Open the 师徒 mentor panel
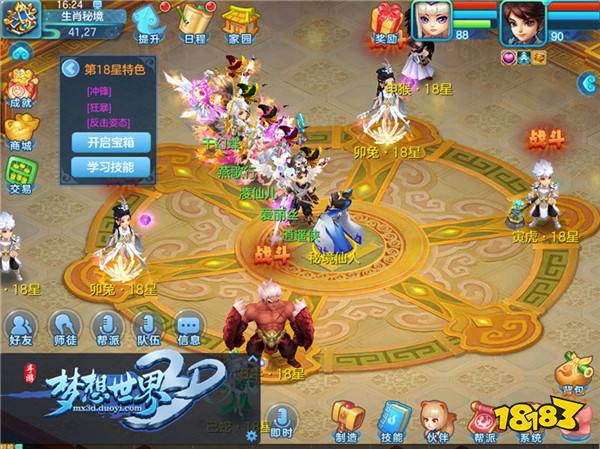600x449 pixels. 62,328
